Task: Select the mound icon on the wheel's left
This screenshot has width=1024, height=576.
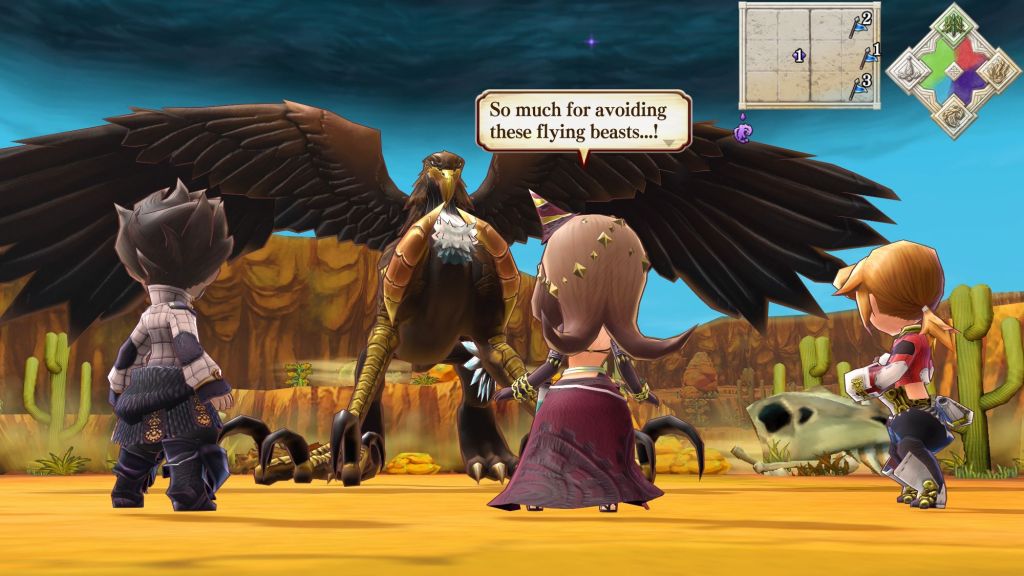Action: coord(906,71)
